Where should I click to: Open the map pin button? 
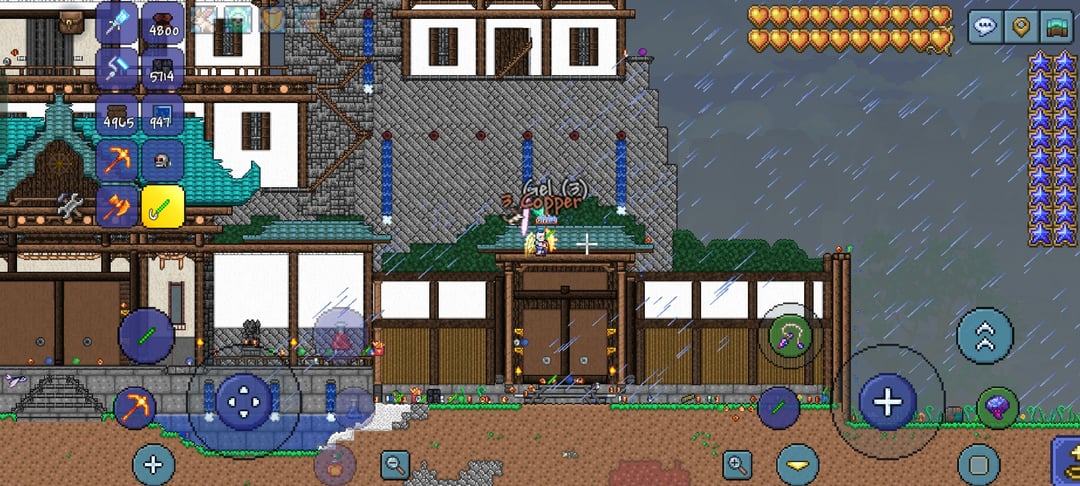coord(1021,26)
